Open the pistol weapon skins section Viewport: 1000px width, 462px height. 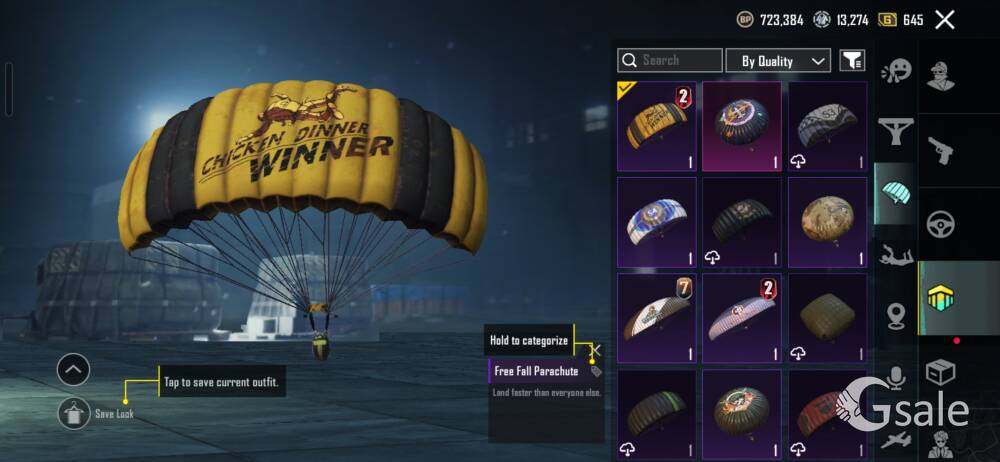click(941, 151)
